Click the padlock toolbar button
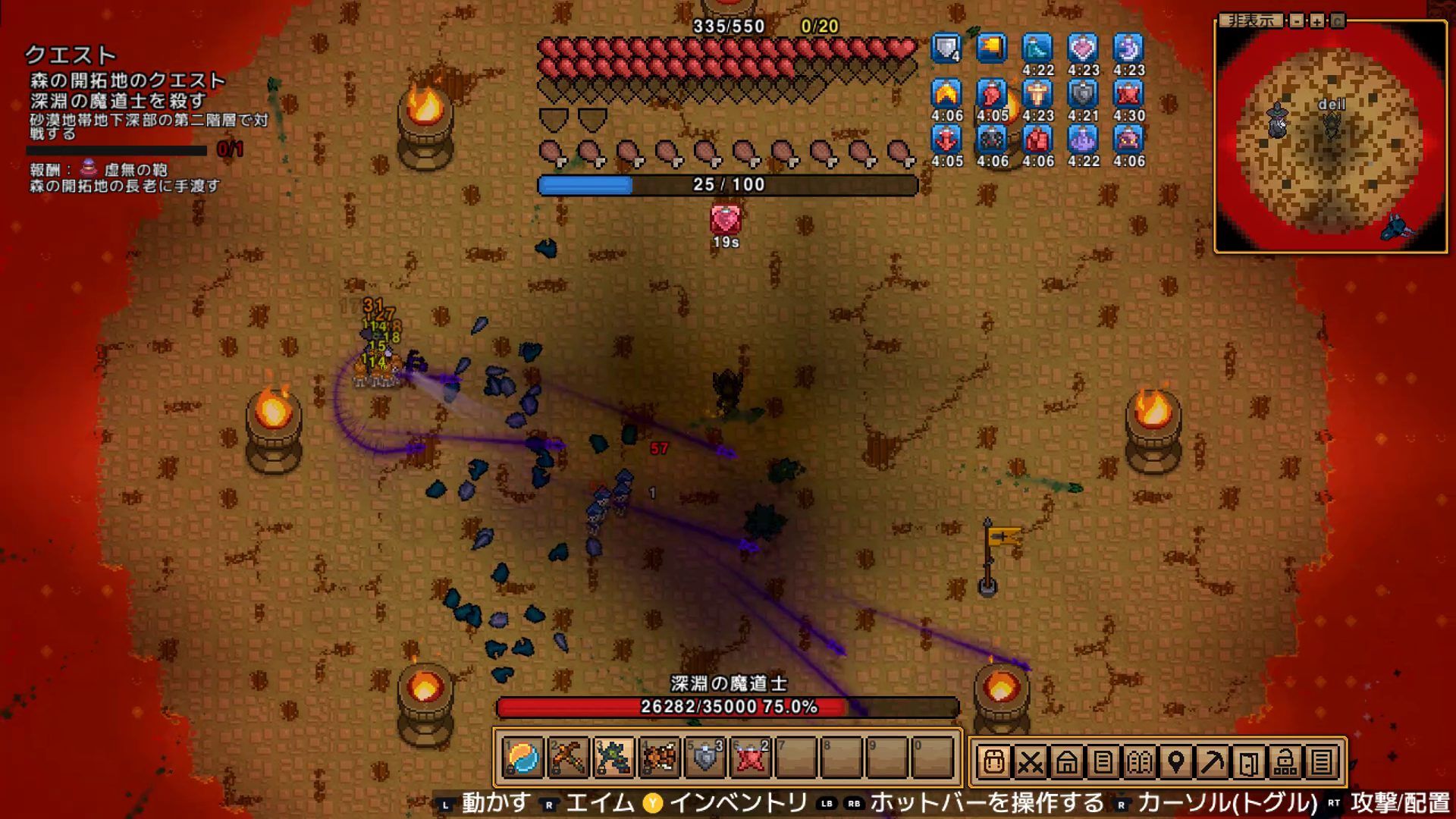This screenshot has width=1456, height=819. point(1285,761)
